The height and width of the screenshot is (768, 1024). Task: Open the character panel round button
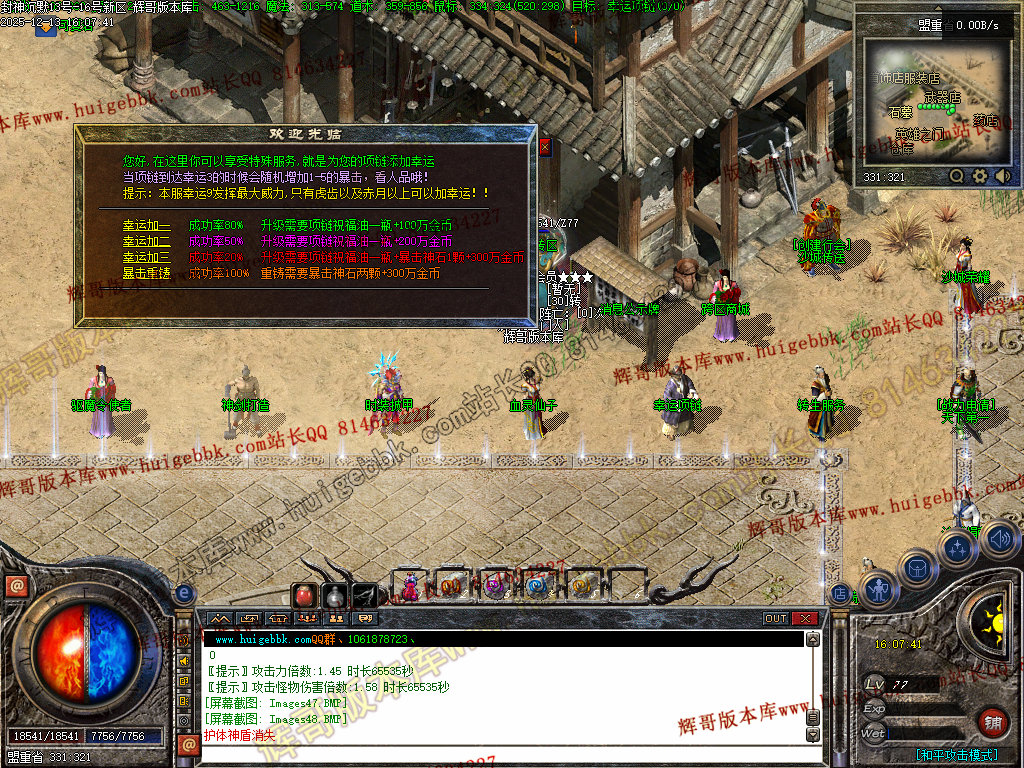click(x=879, y=590)
